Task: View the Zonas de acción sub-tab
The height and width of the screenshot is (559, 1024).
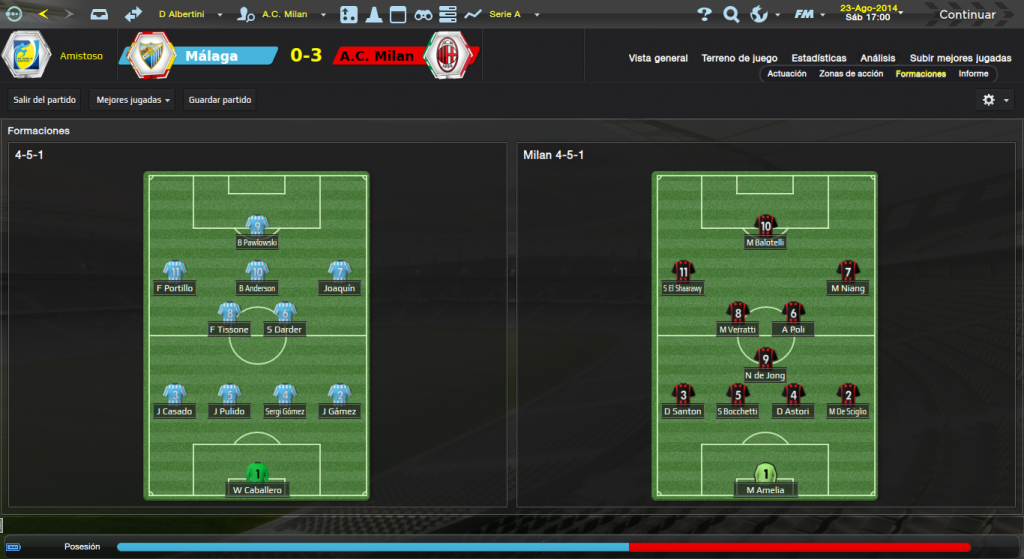Action: pyautogui.click(x=851, y=74)
